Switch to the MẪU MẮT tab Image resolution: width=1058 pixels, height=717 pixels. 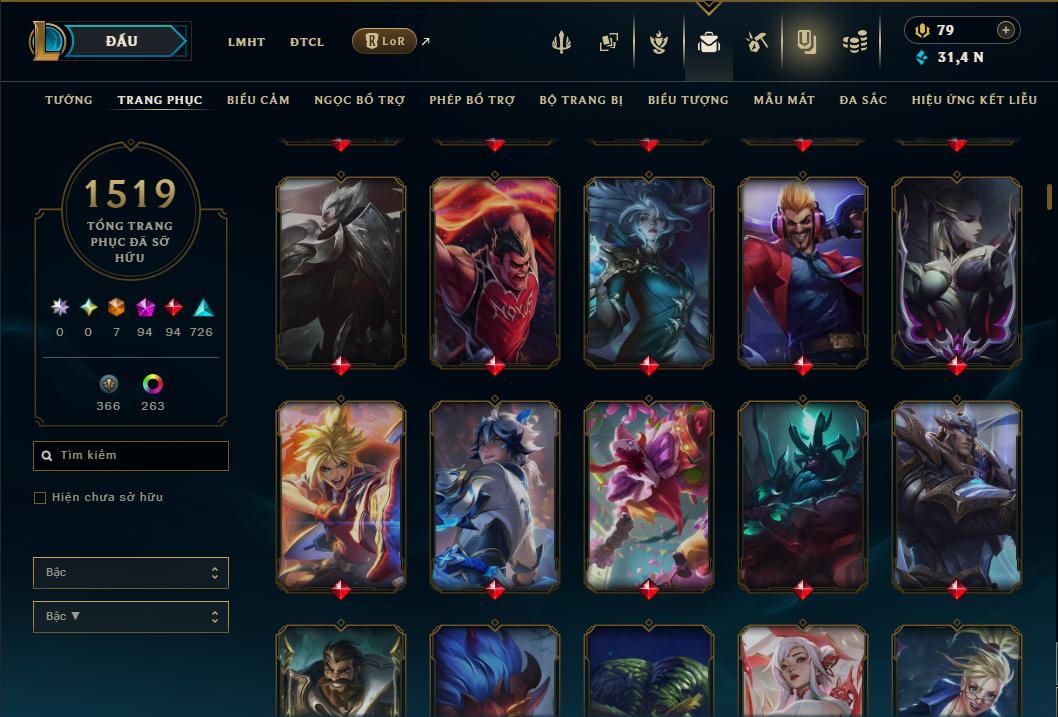[x=784, y=100]
